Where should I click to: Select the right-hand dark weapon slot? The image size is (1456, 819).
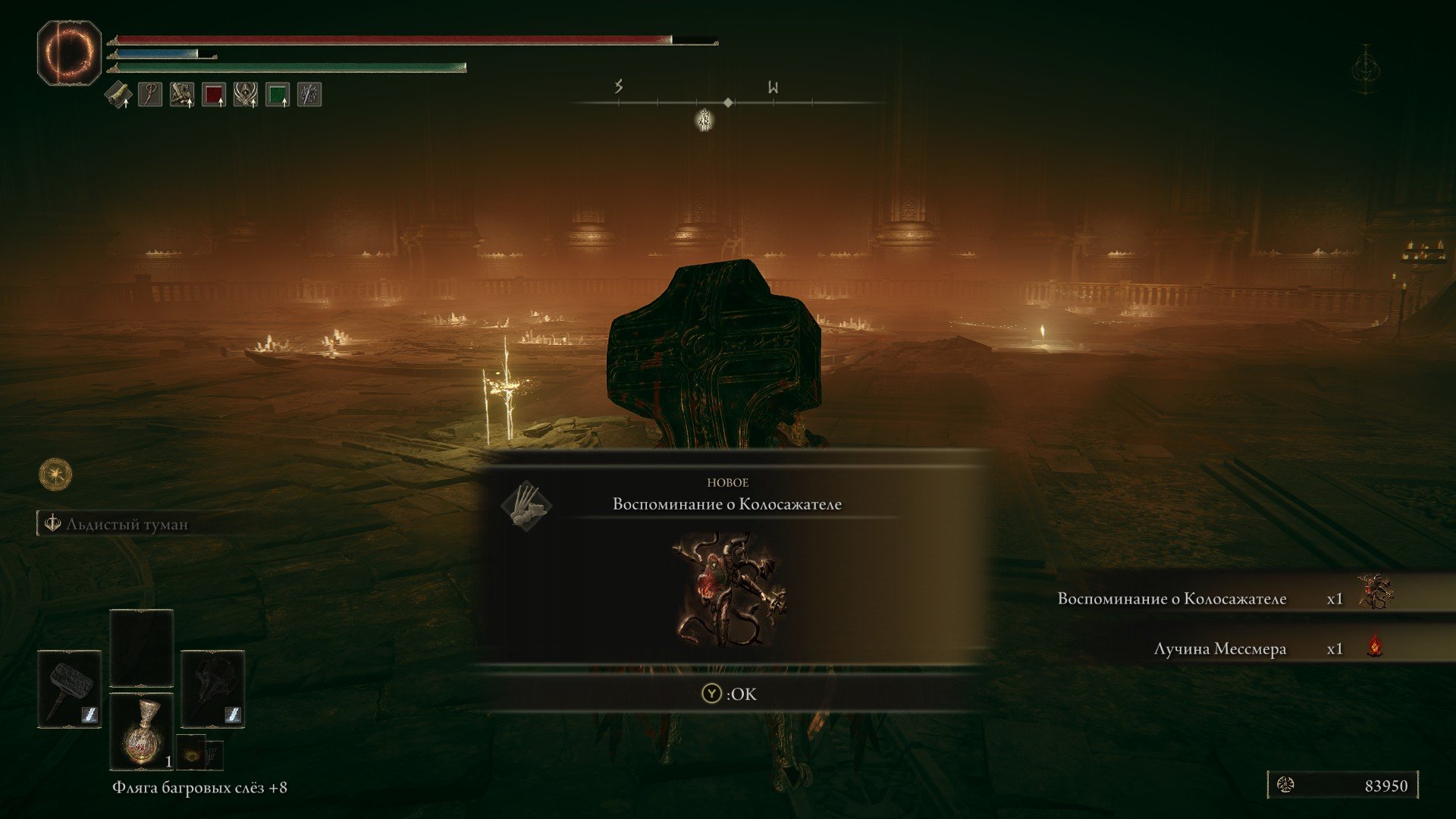pyautogui.click(x=213, y=689)
